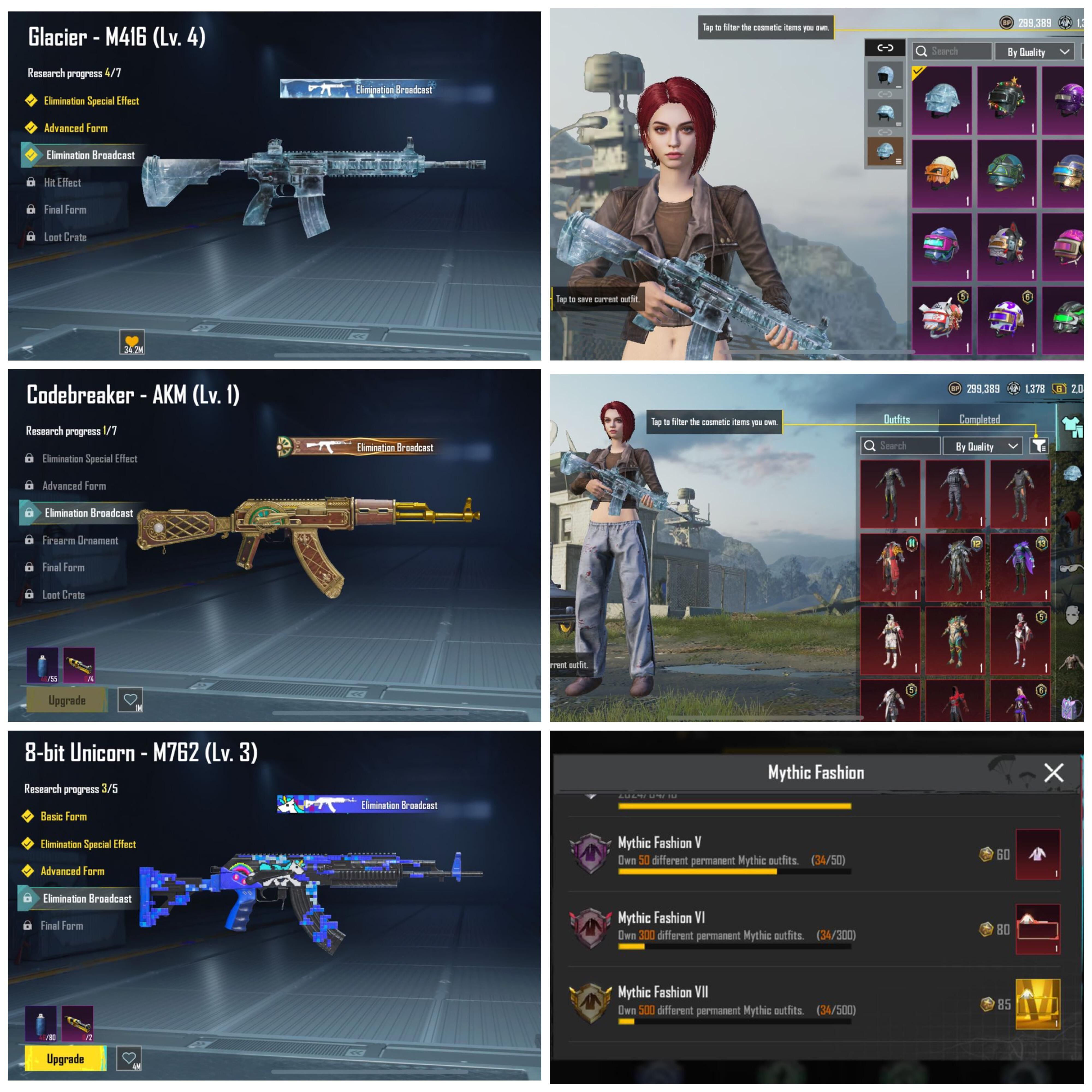Click the chain link icon above the helmet slots

tap(886, 48)
